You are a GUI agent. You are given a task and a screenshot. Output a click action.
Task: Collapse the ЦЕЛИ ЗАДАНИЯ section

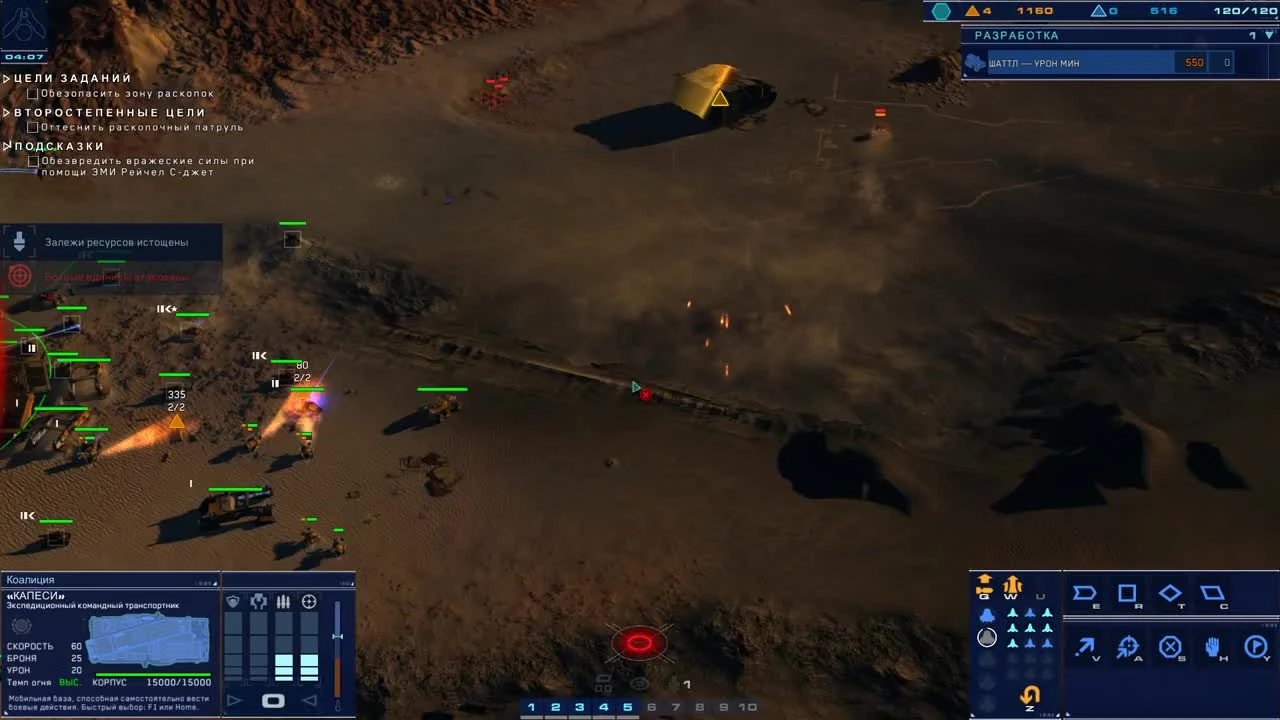(x=7, y=77)
